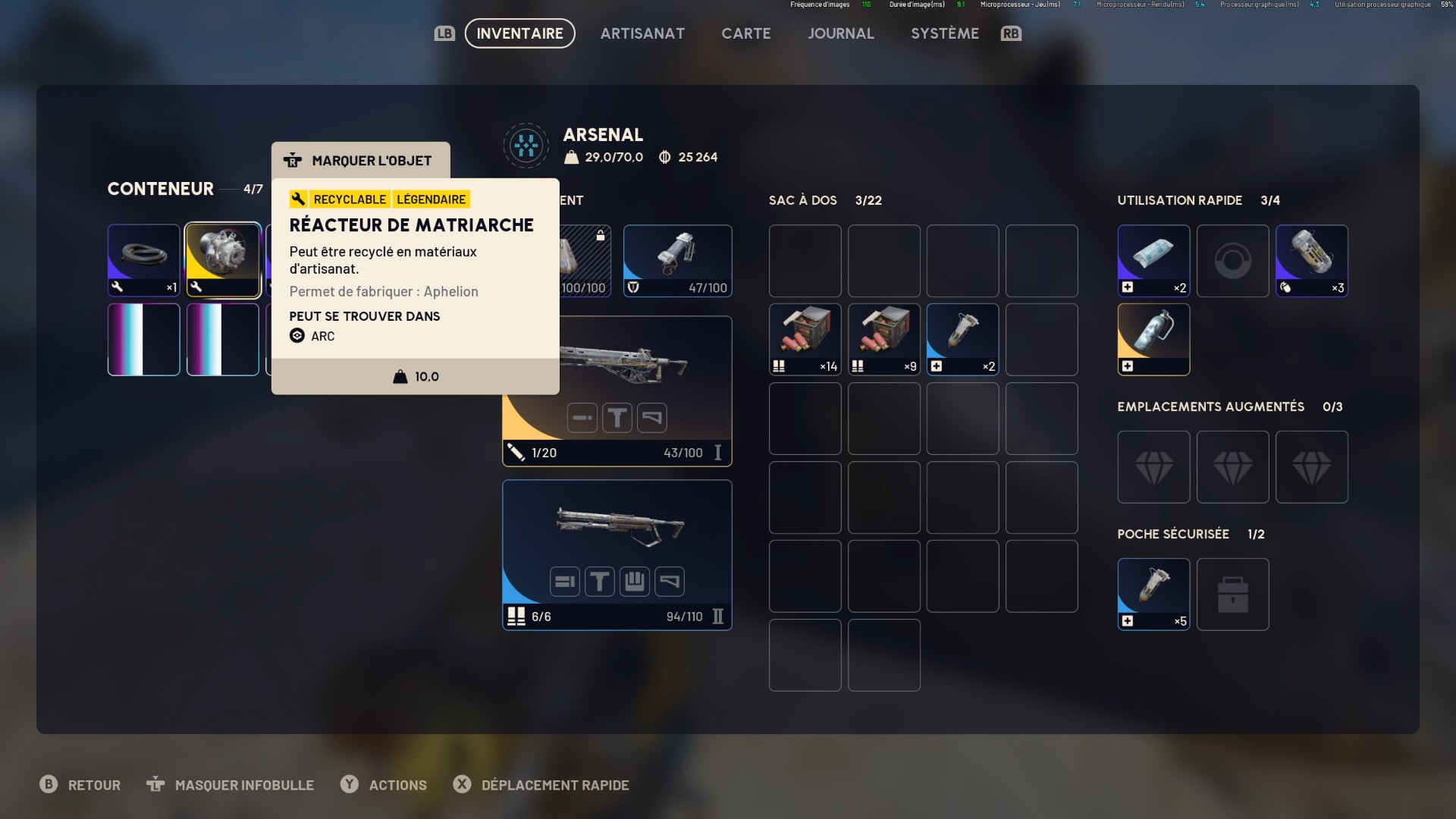Click the shotgun shells x14 in the backpack
Screen dimensions: 1456x819
[804, 339]
